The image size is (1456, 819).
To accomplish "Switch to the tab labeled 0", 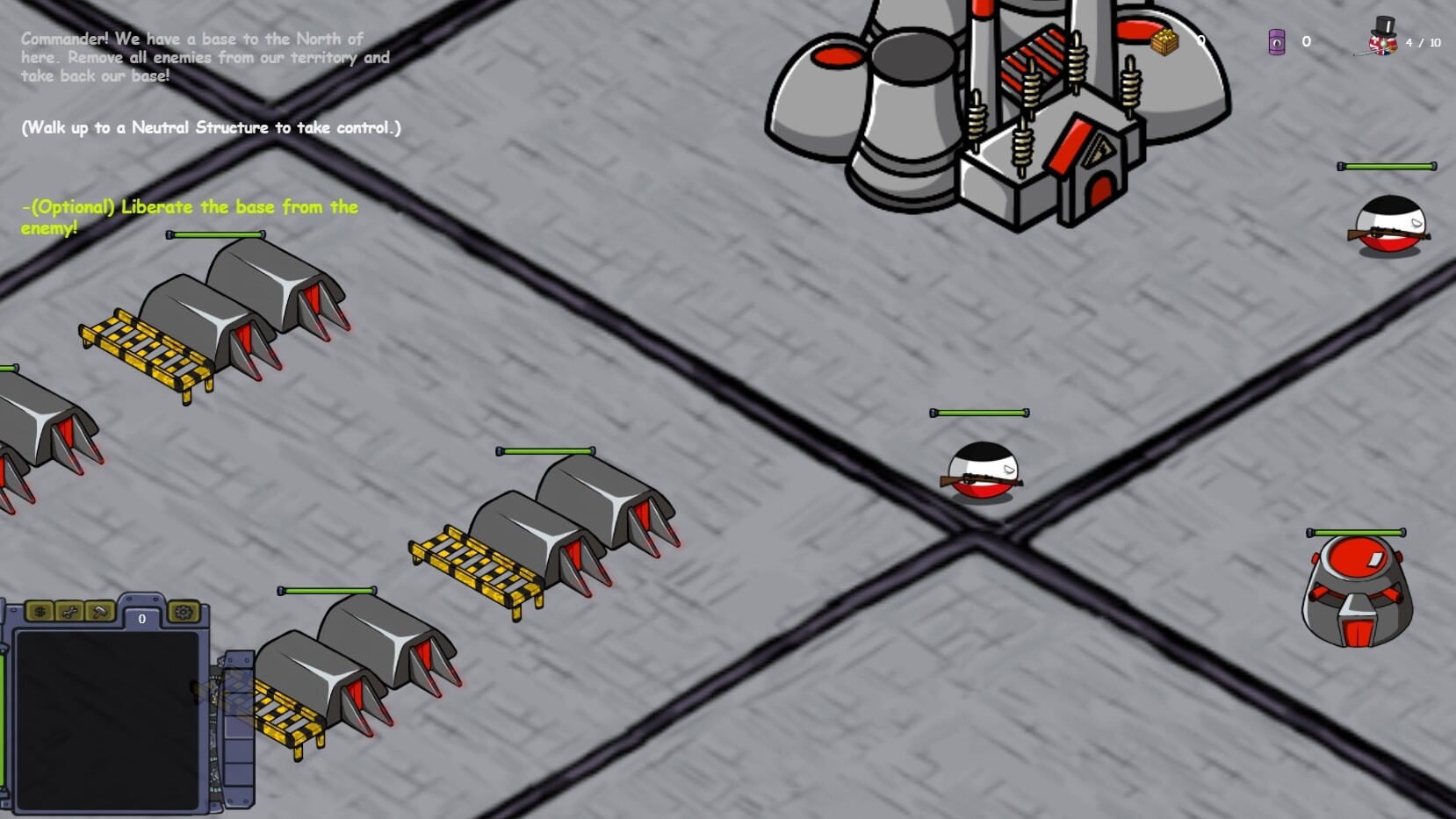I will click(141, 619).
